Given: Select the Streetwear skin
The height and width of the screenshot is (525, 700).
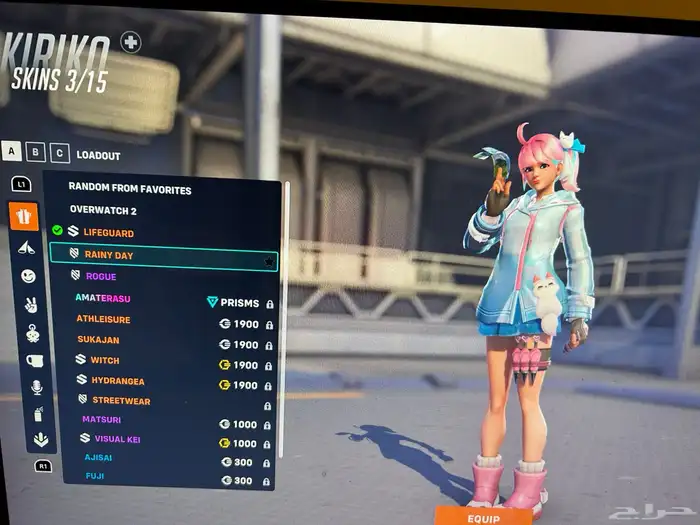Looking at the screenshot, I should pyautogui.click(x=121, y=400).
